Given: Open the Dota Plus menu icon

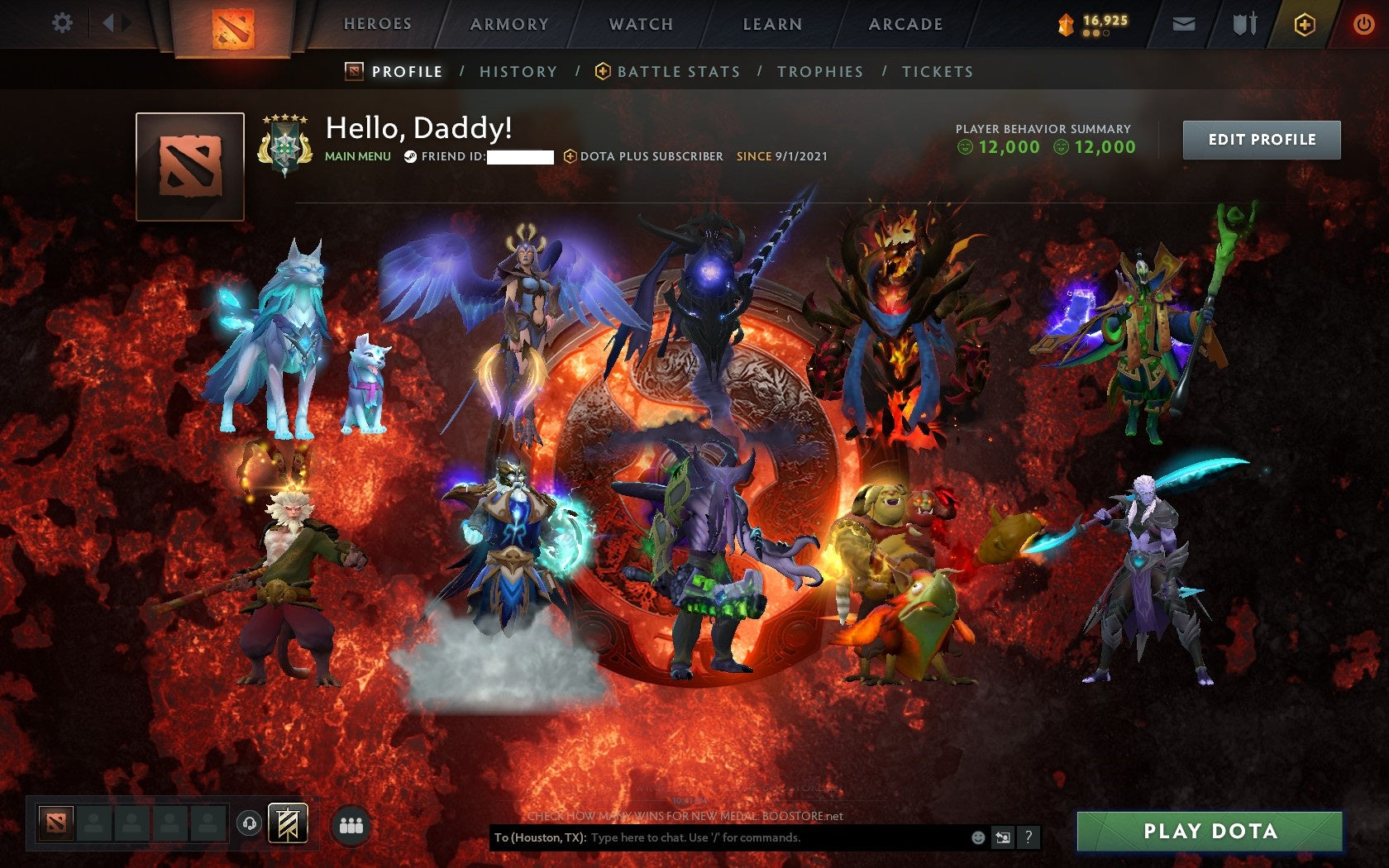Looking at the screenshot, I should (x=1304, y=25).
